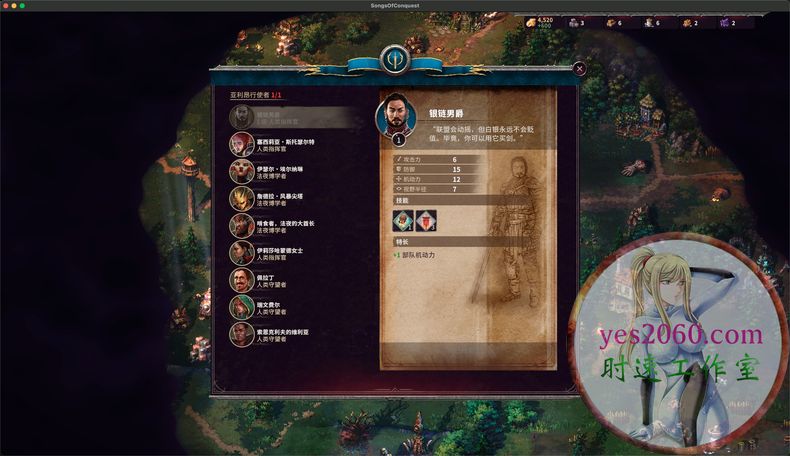Close the wielder recruitment panel
The height and width of the screenshot is (456, 790).
[x=579, y=69]
